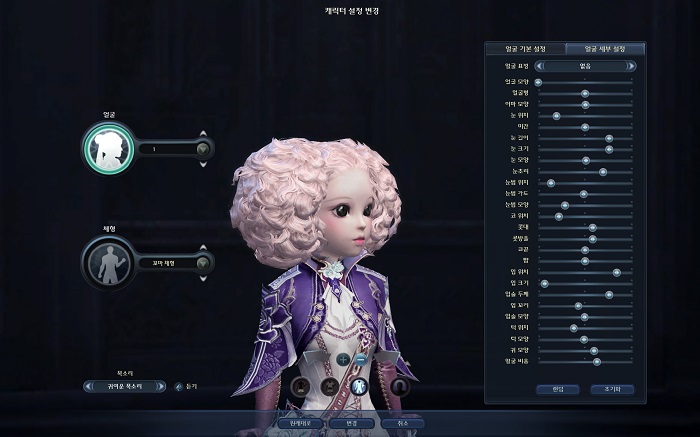Choose previous 얼굴 표정 with left arrow
Image resolution: width=700 pixels, height=437 pixels.
540,66
